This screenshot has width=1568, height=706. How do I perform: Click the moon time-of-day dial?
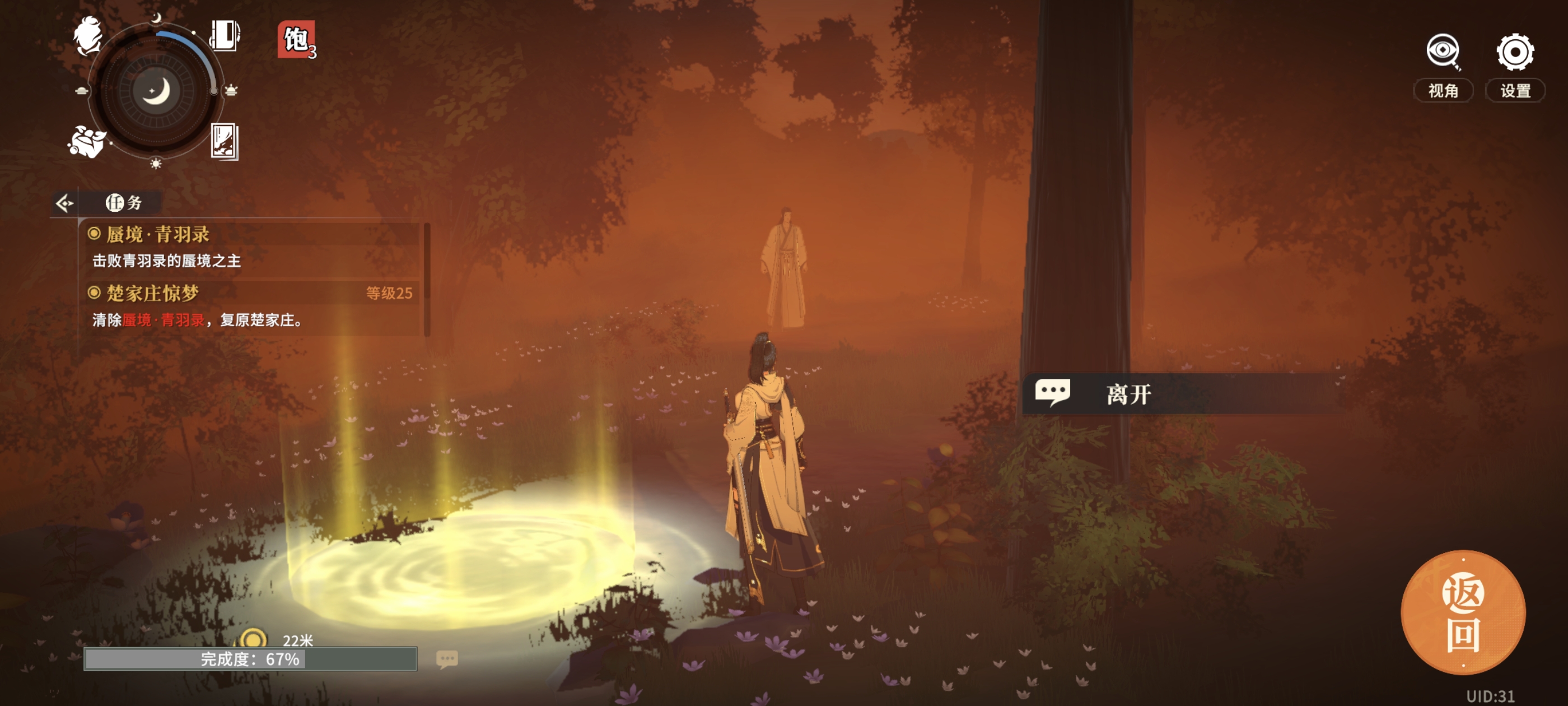point(156,91)
